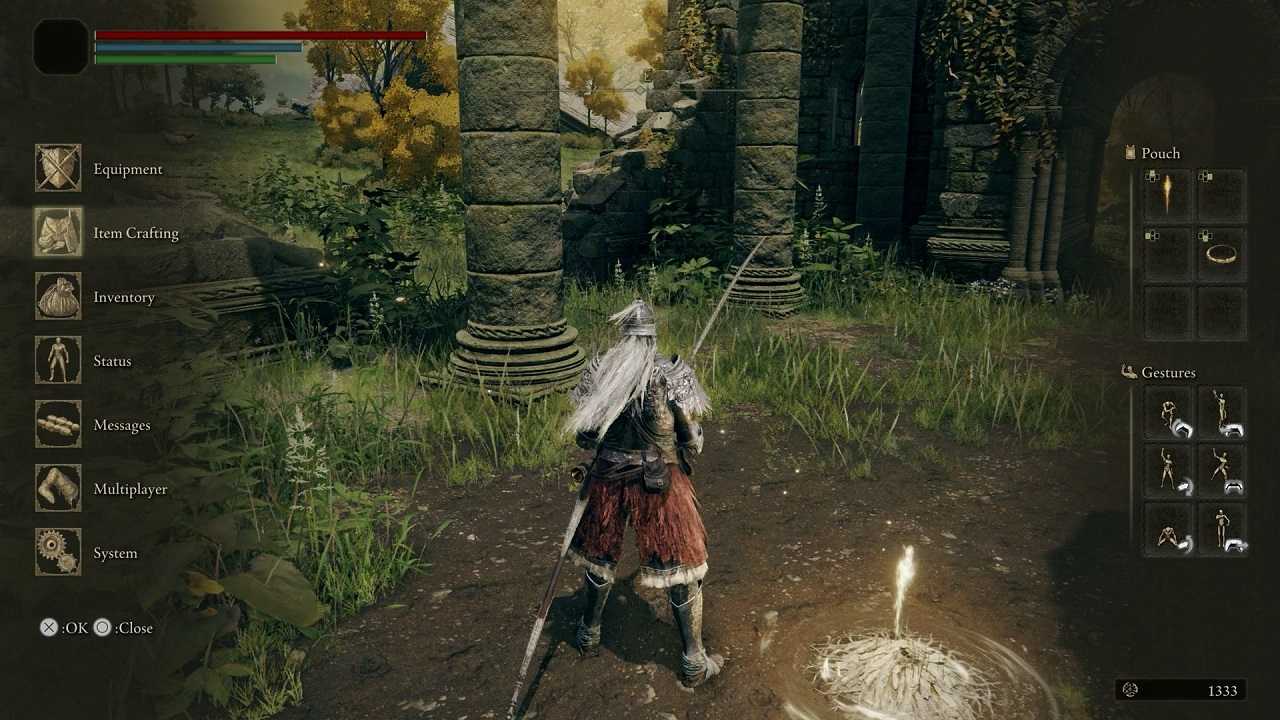Image resolution: width=1280 pixels, height=720 pixels.
Task: Select the Equipment shield-and-sword icon
Action: 58,169
